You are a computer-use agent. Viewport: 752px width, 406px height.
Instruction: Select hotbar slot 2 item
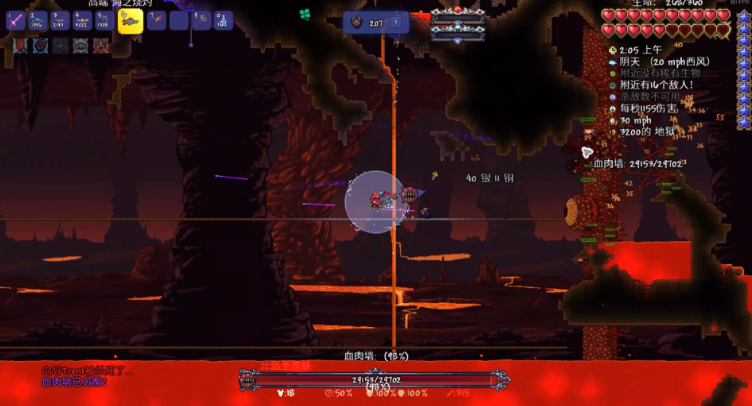38,20
